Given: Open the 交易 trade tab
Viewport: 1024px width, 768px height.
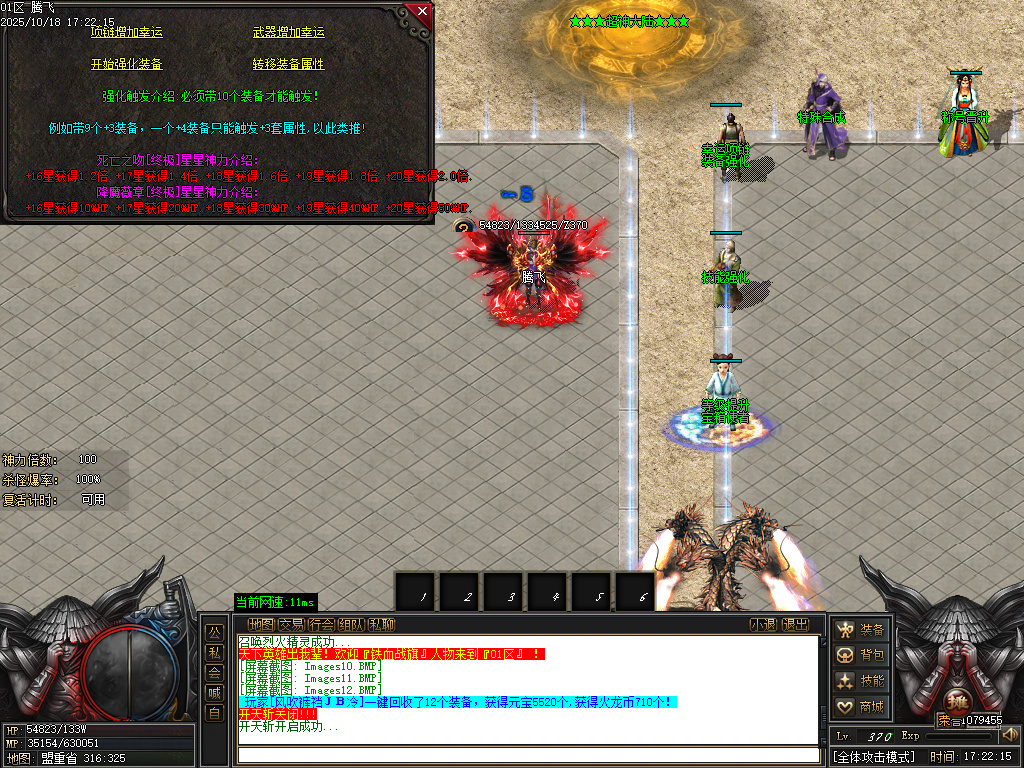Looking at the screenshot, I should click(291, 625).
